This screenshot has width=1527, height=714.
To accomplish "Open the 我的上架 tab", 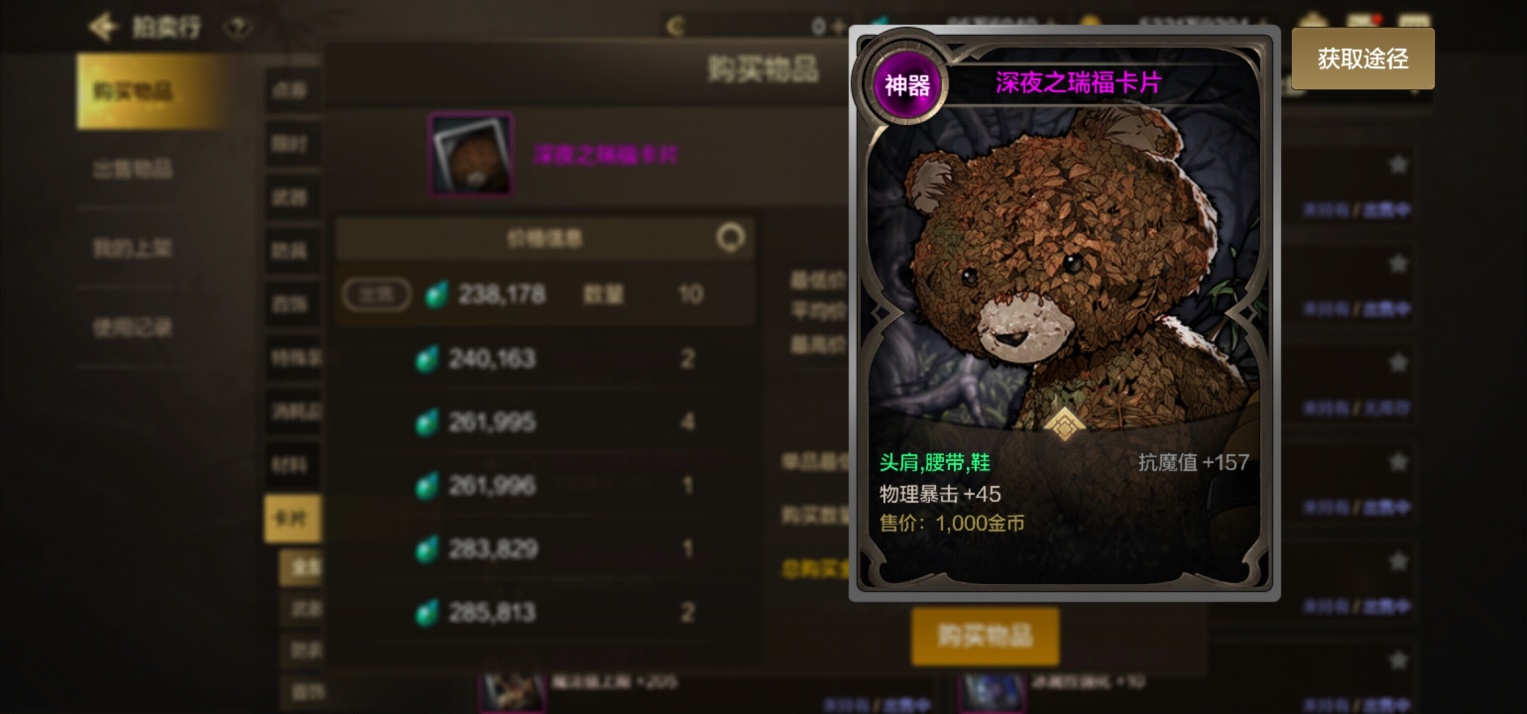I will (133, 248).
